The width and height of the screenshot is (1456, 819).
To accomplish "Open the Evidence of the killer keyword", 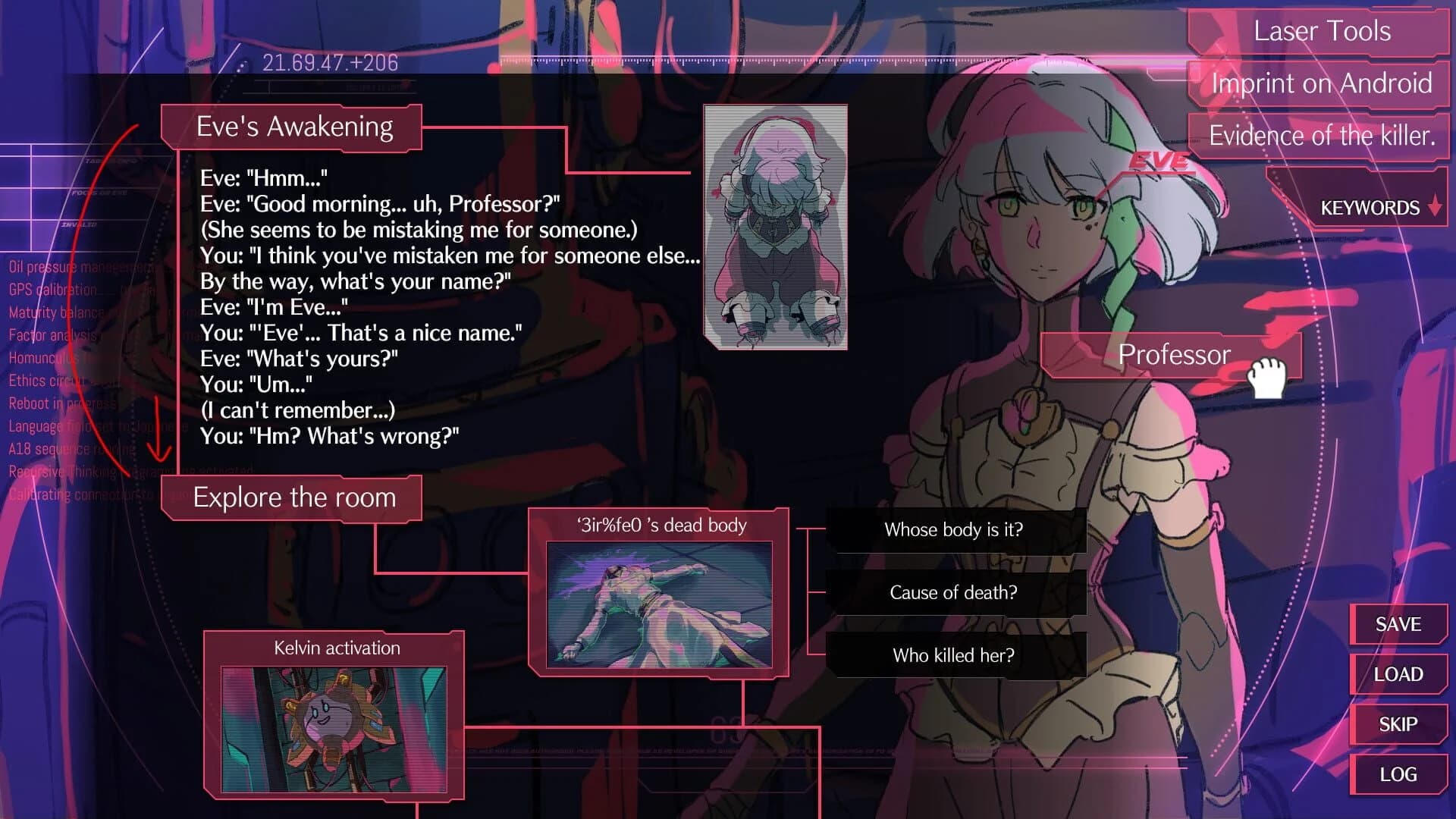I will coord(1321,136).
